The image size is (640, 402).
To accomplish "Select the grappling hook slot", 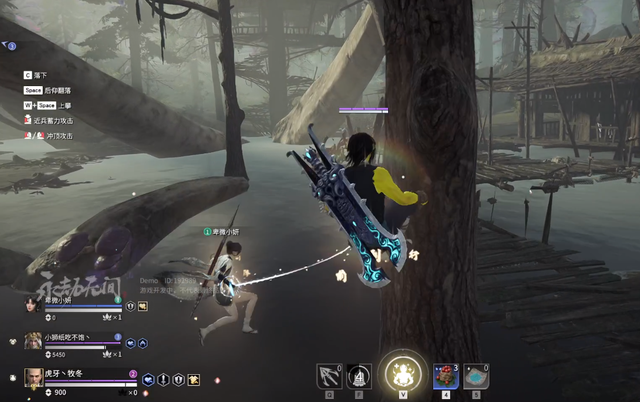I will coord(328,374).
